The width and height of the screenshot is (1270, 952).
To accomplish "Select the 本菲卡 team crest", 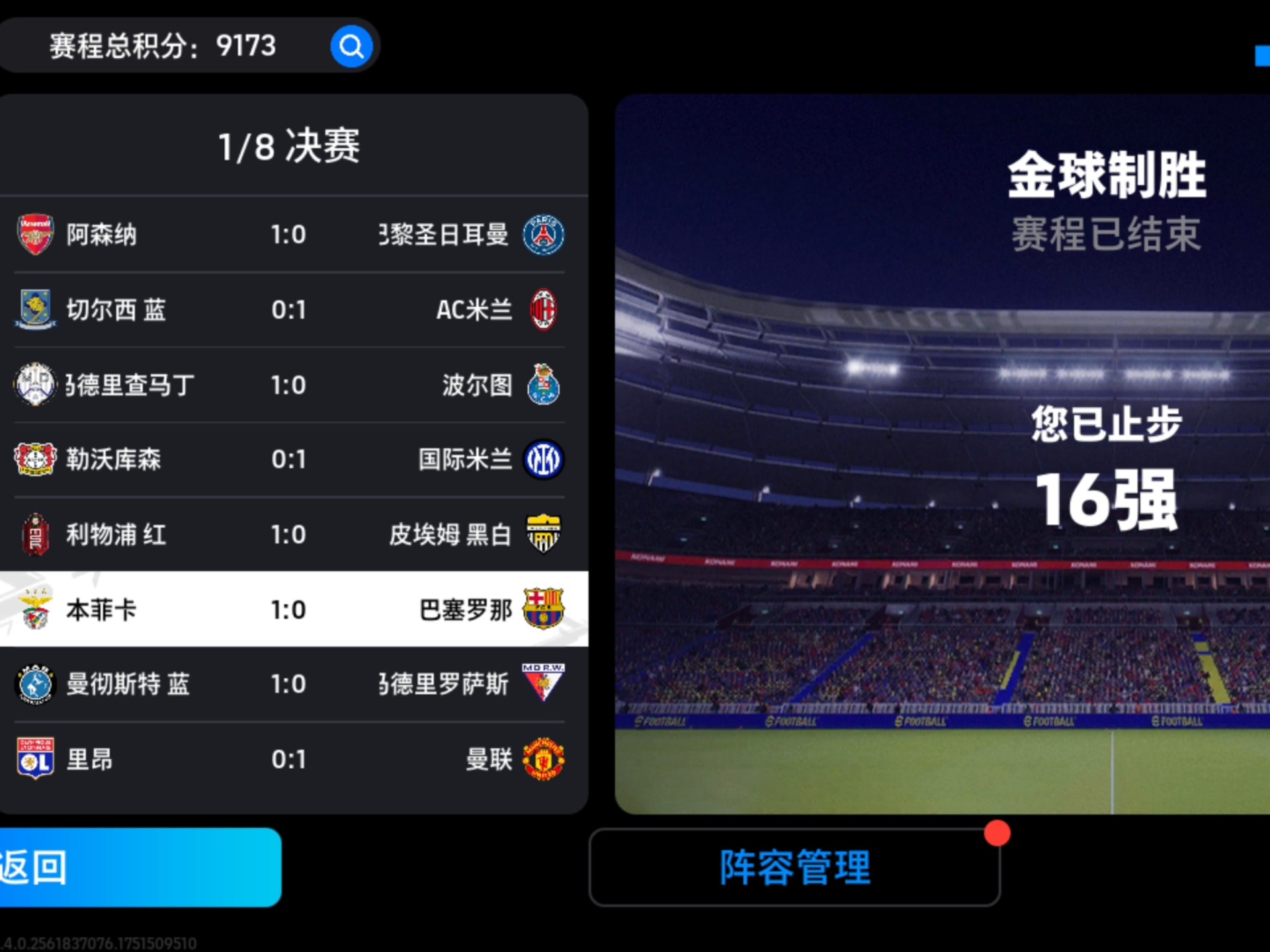I will click(x=35, y=610).
